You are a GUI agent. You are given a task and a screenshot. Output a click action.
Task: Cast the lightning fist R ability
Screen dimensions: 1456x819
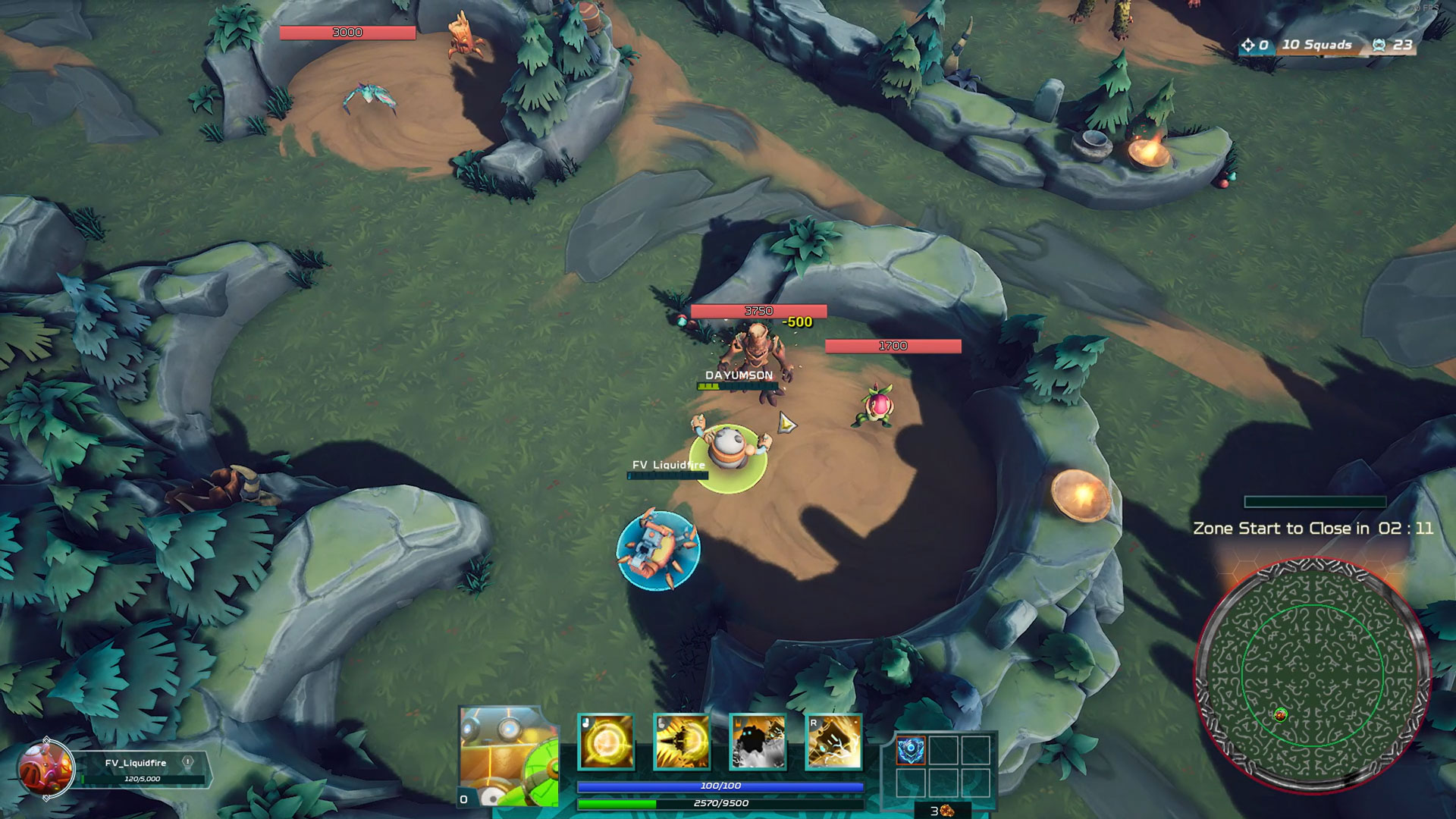point(833,742)
